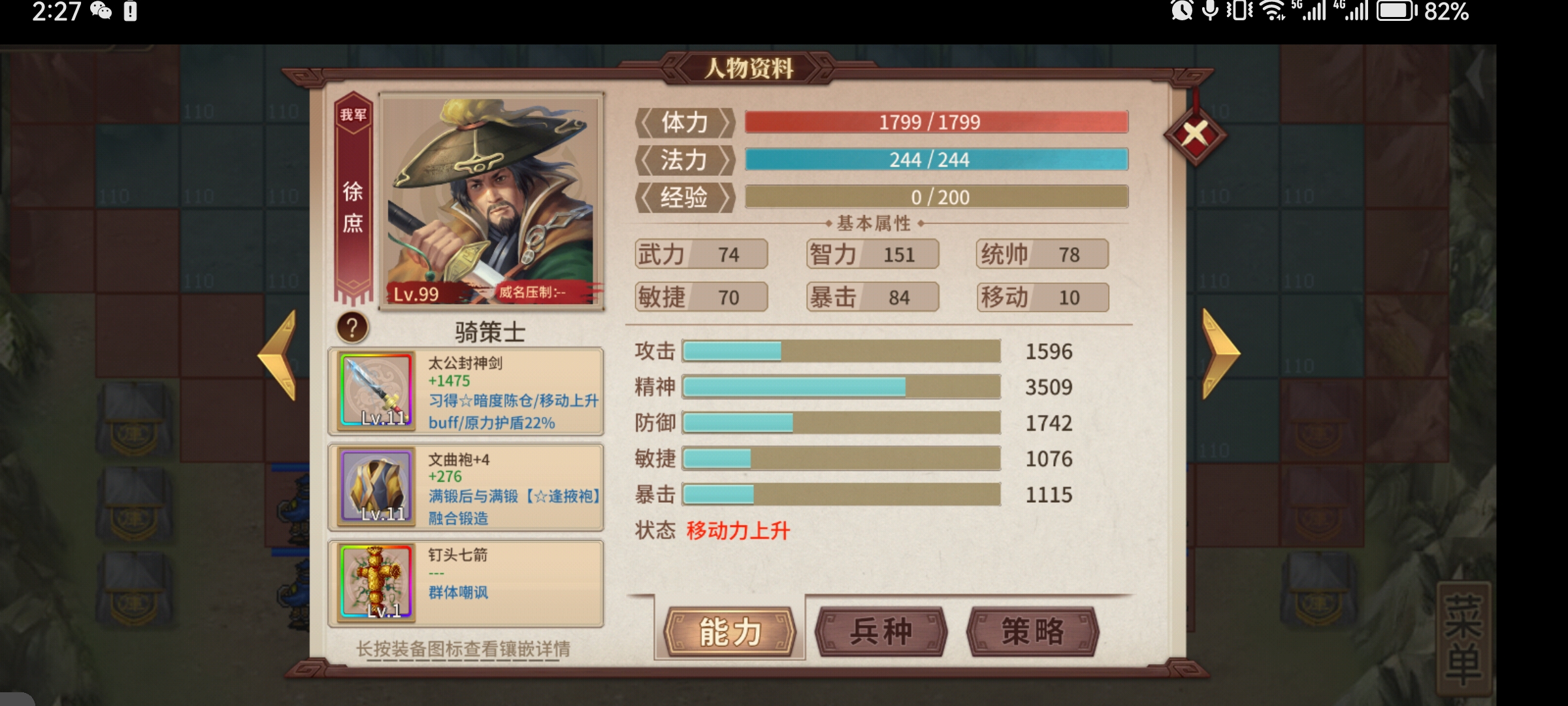Screen dimensions: 1568x706
Task: Close the 人物资料 character panel
Action: coord(1195,135)
